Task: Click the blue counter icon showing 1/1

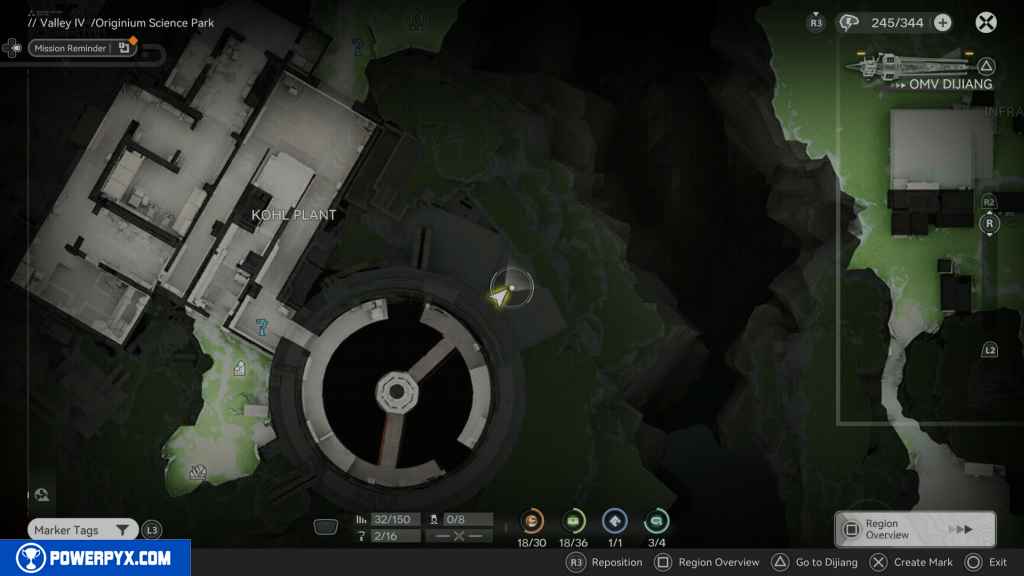Action: point(614,521)
